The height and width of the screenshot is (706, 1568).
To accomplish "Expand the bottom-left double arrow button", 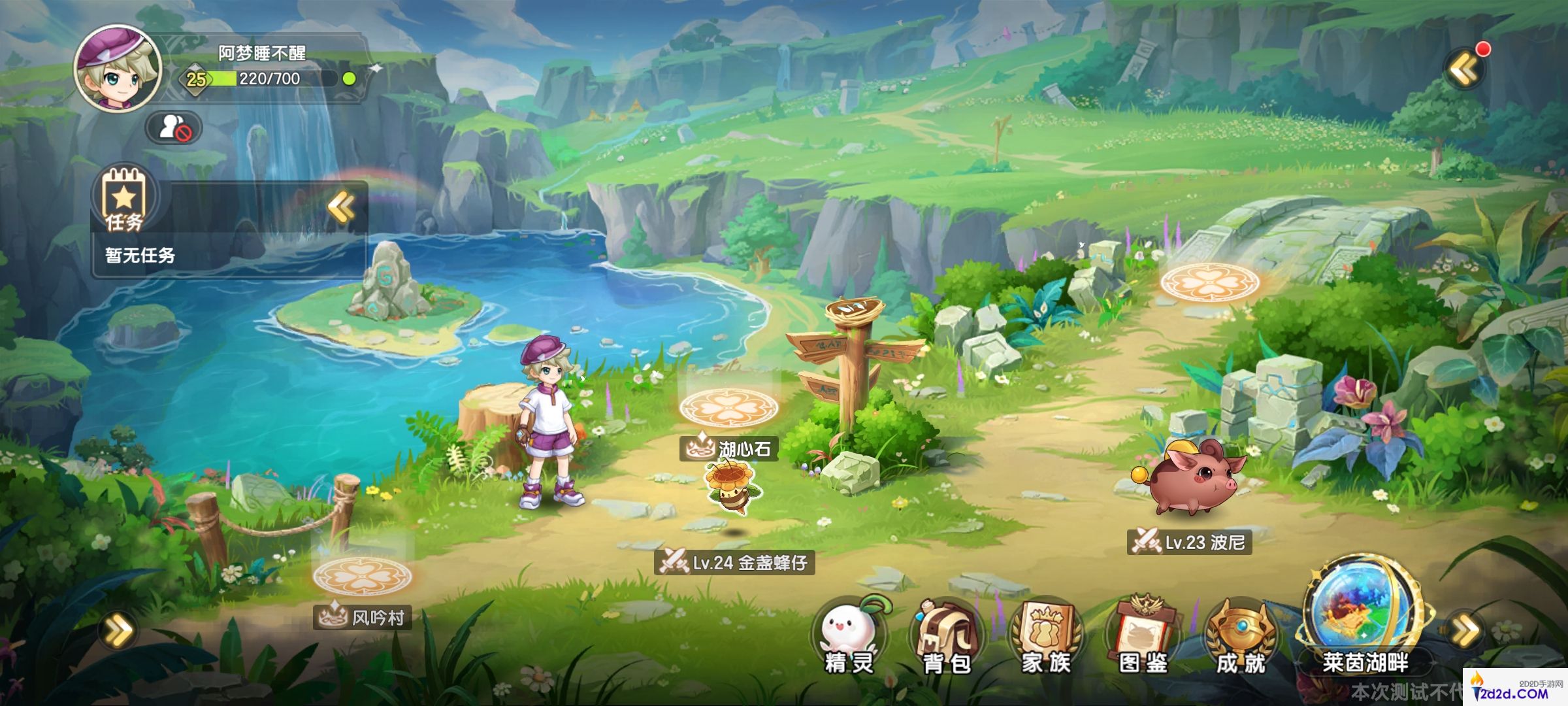I will (x=119, y=631).
